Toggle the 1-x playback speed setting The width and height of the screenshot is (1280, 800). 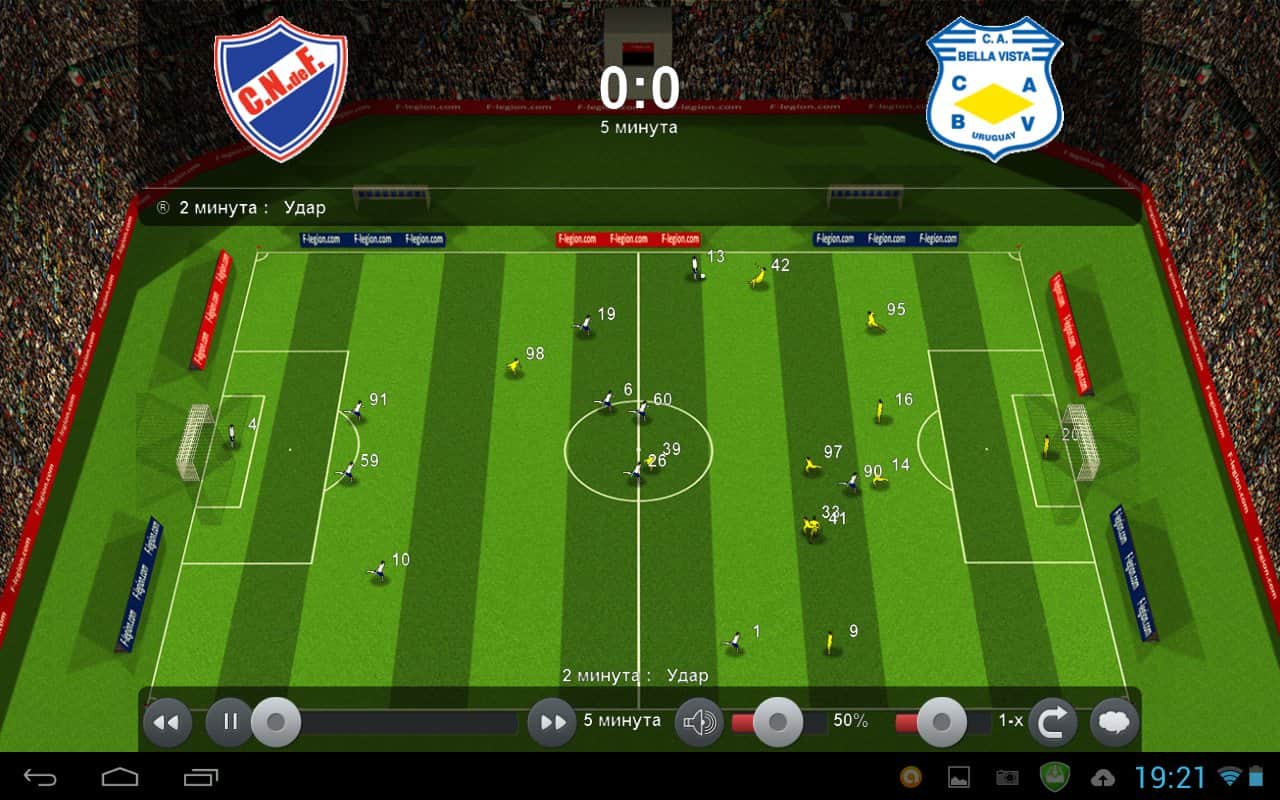1010,720
